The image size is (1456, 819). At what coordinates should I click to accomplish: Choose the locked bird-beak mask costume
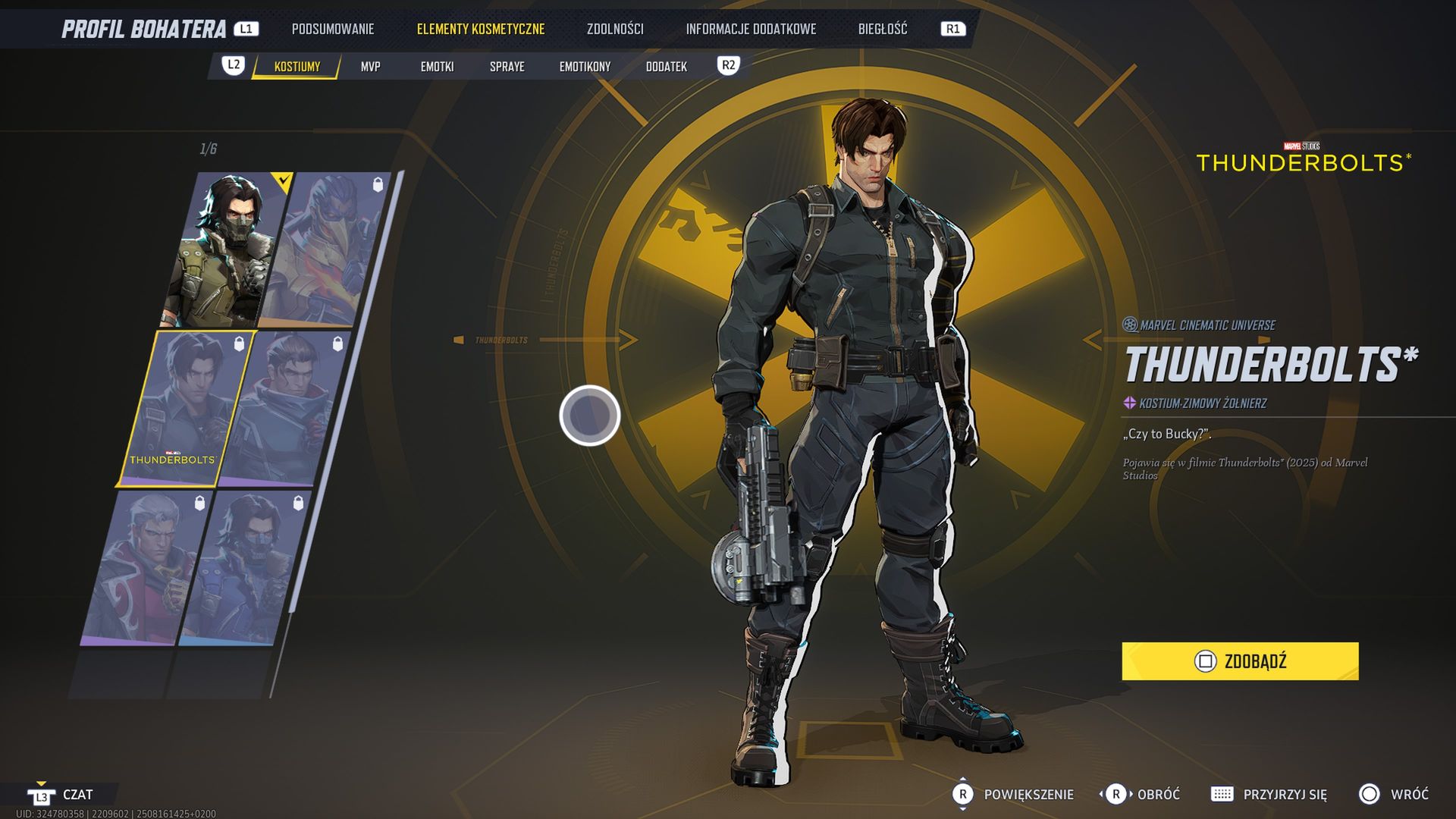click(330, 250)
